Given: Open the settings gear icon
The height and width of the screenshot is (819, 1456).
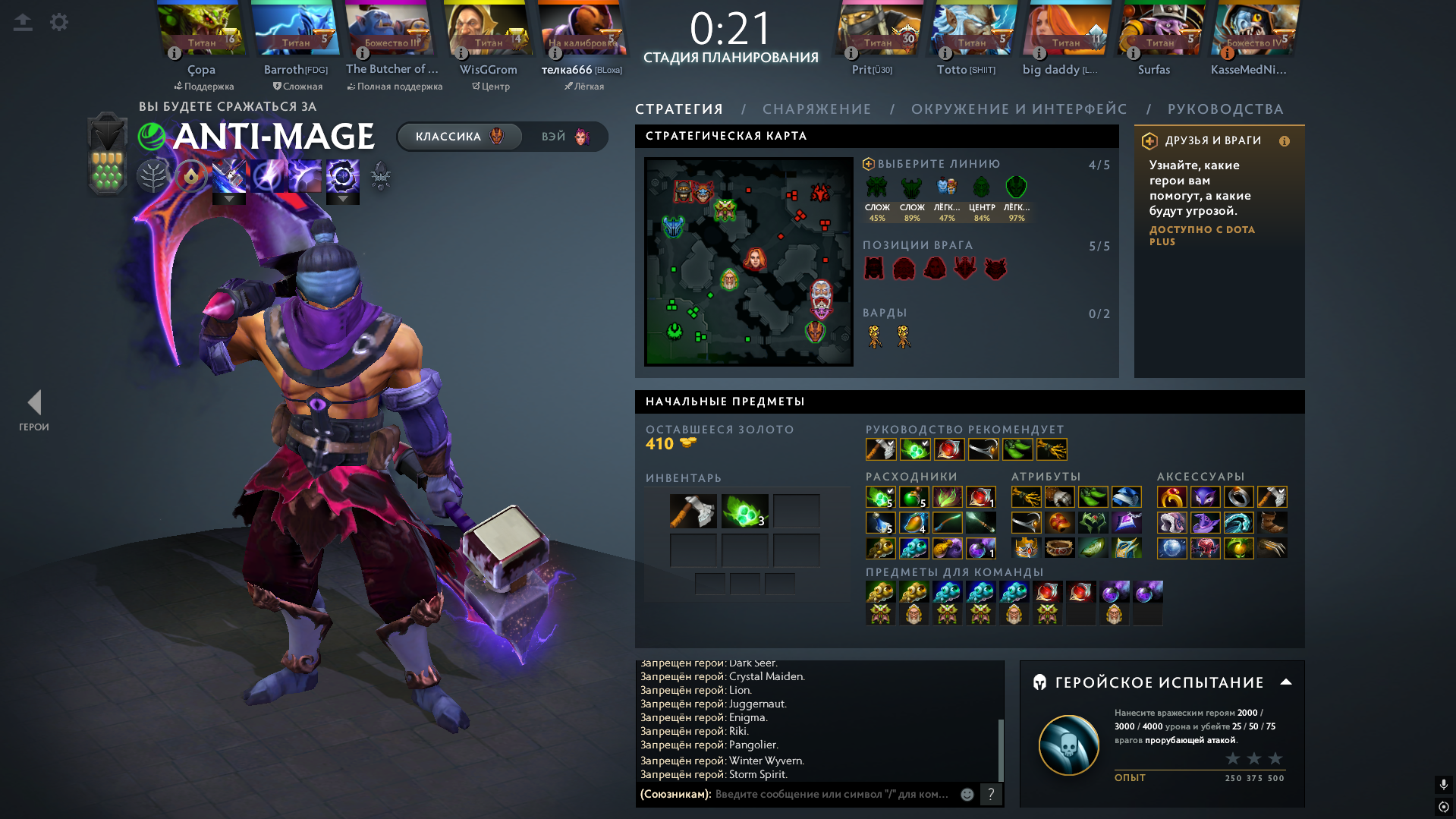Looking at the screenshot, I should click(x=59, y=22).
